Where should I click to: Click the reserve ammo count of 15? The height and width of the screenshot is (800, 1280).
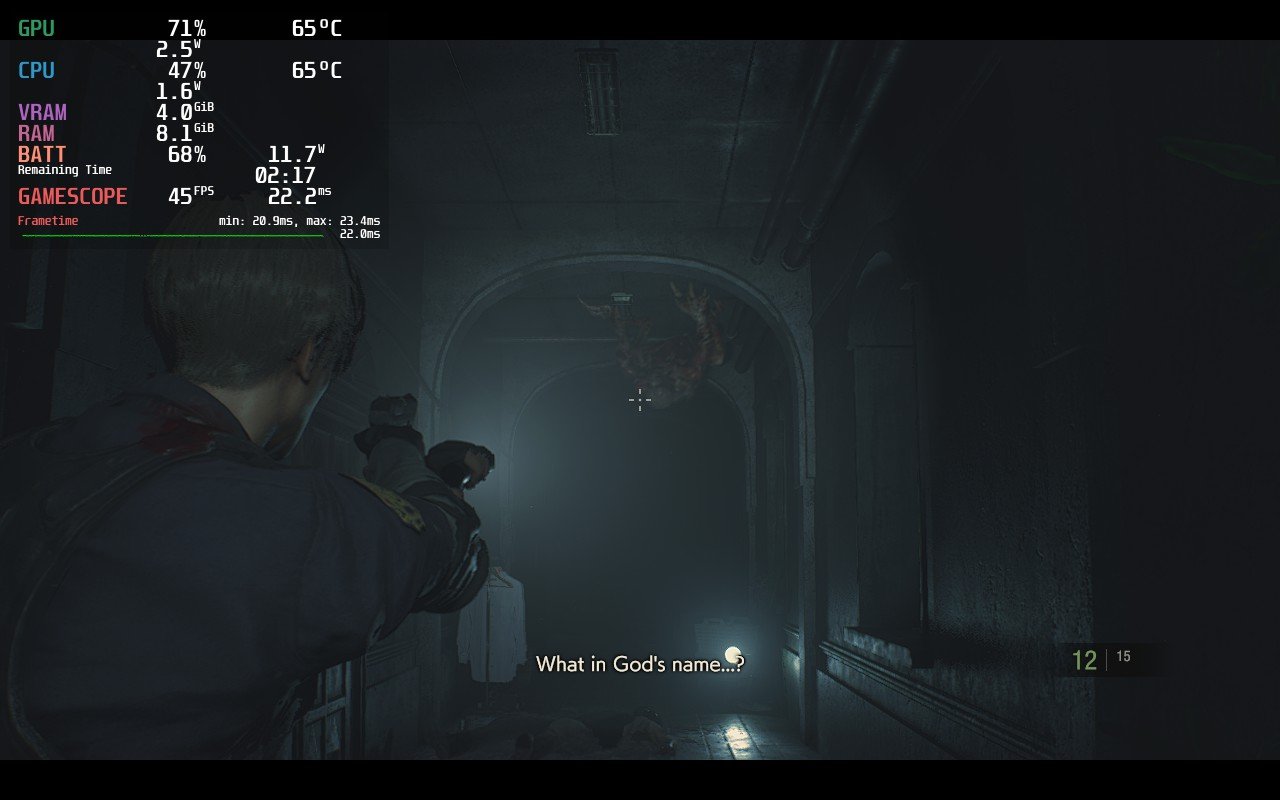(x=1123, y=656)
